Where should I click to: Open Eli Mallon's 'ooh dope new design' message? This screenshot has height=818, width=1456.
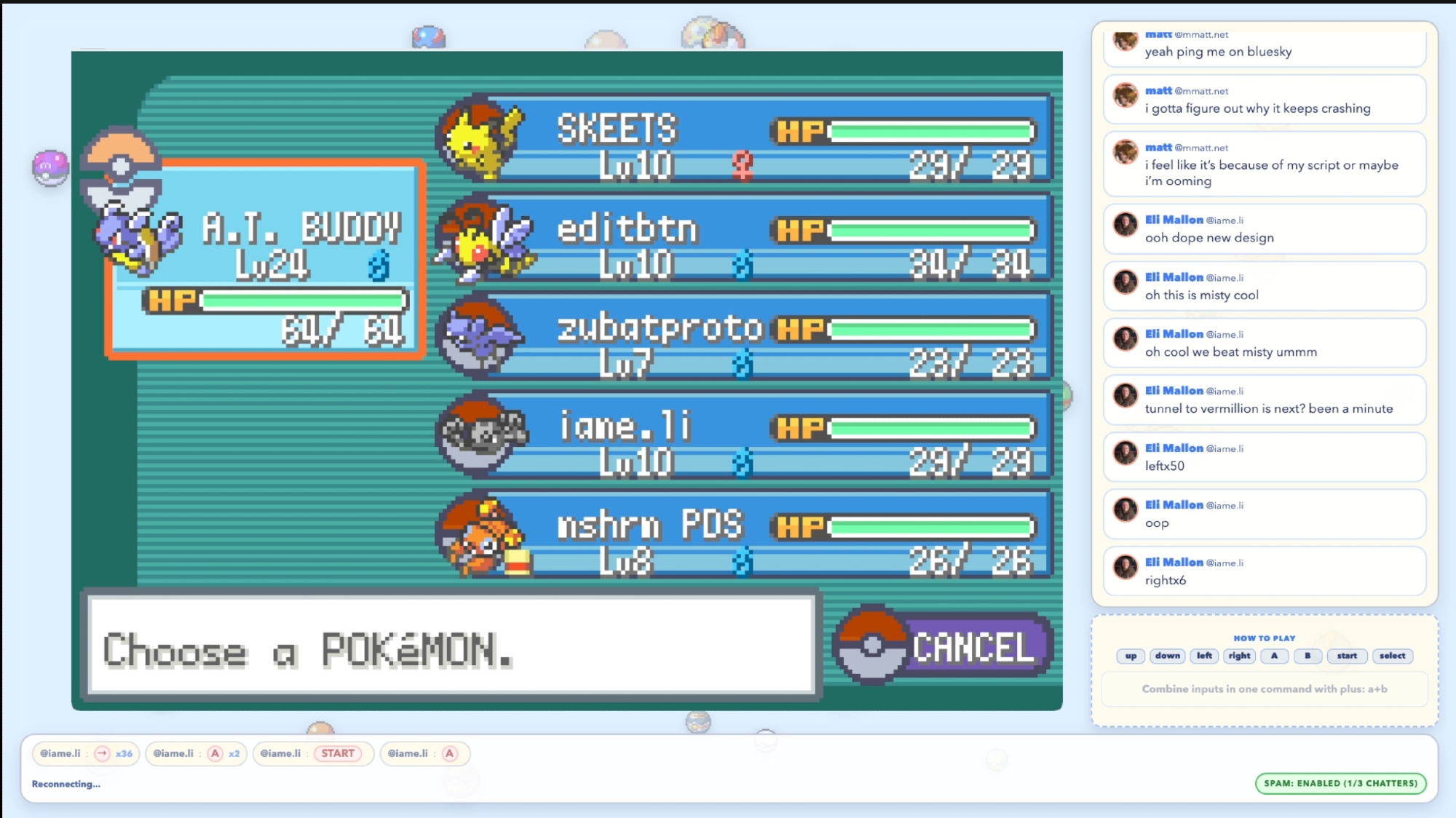pos(1264,229)
